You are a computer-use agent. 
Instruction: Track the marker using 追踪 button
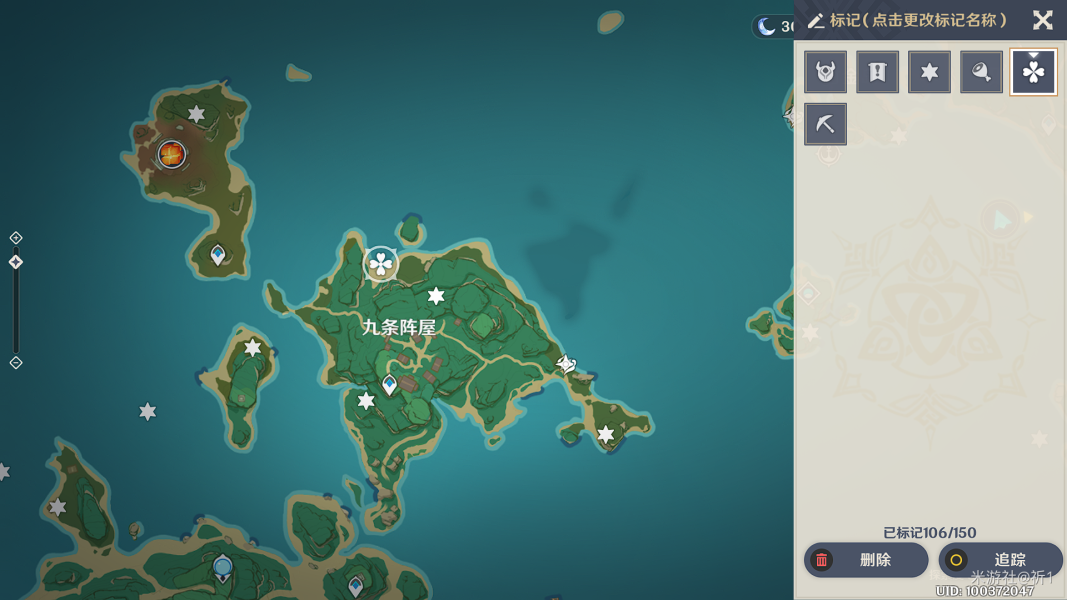click(1000, 560)
